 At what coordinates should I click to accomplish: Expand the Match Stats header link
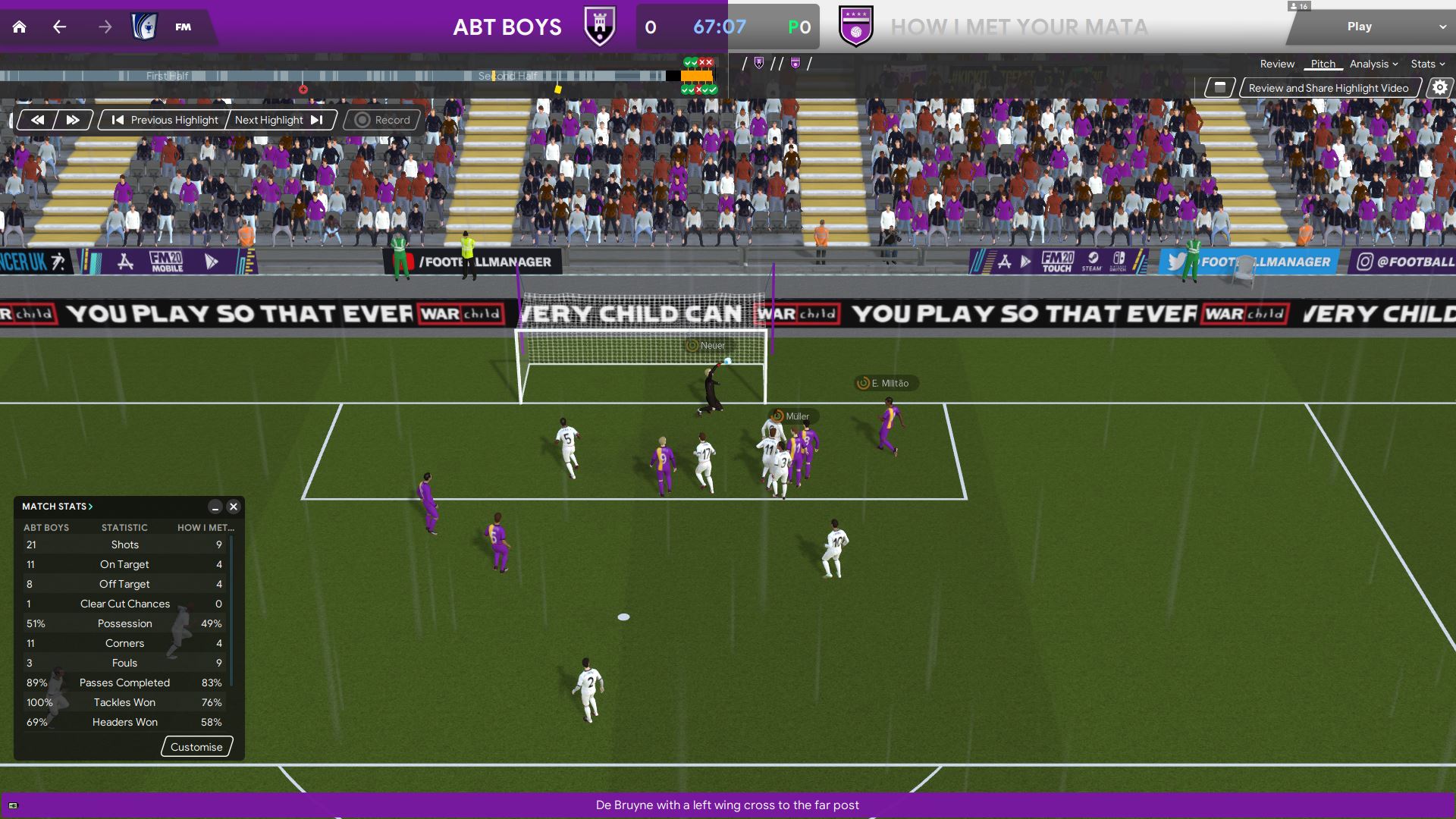58,507
